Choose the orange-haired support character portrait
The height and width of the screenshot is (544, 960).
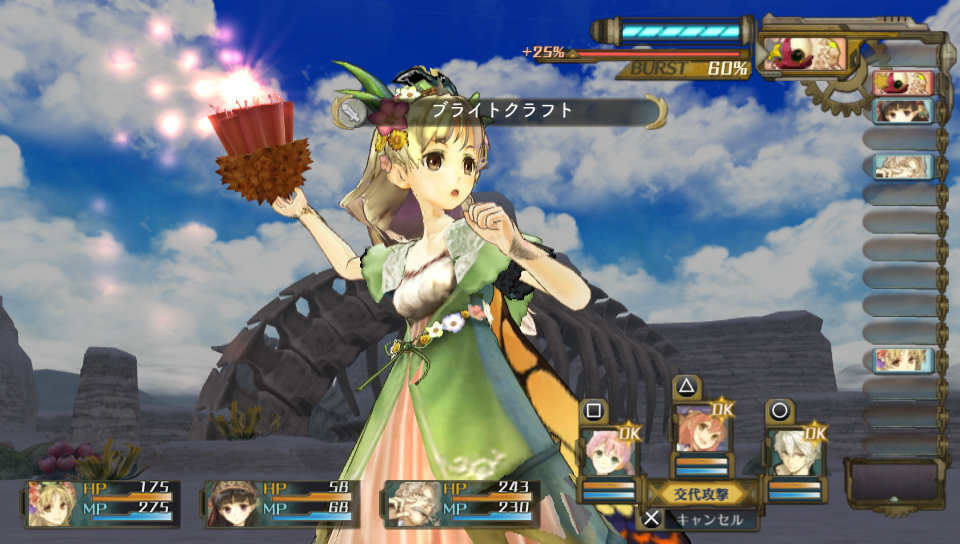click(701, 431)
